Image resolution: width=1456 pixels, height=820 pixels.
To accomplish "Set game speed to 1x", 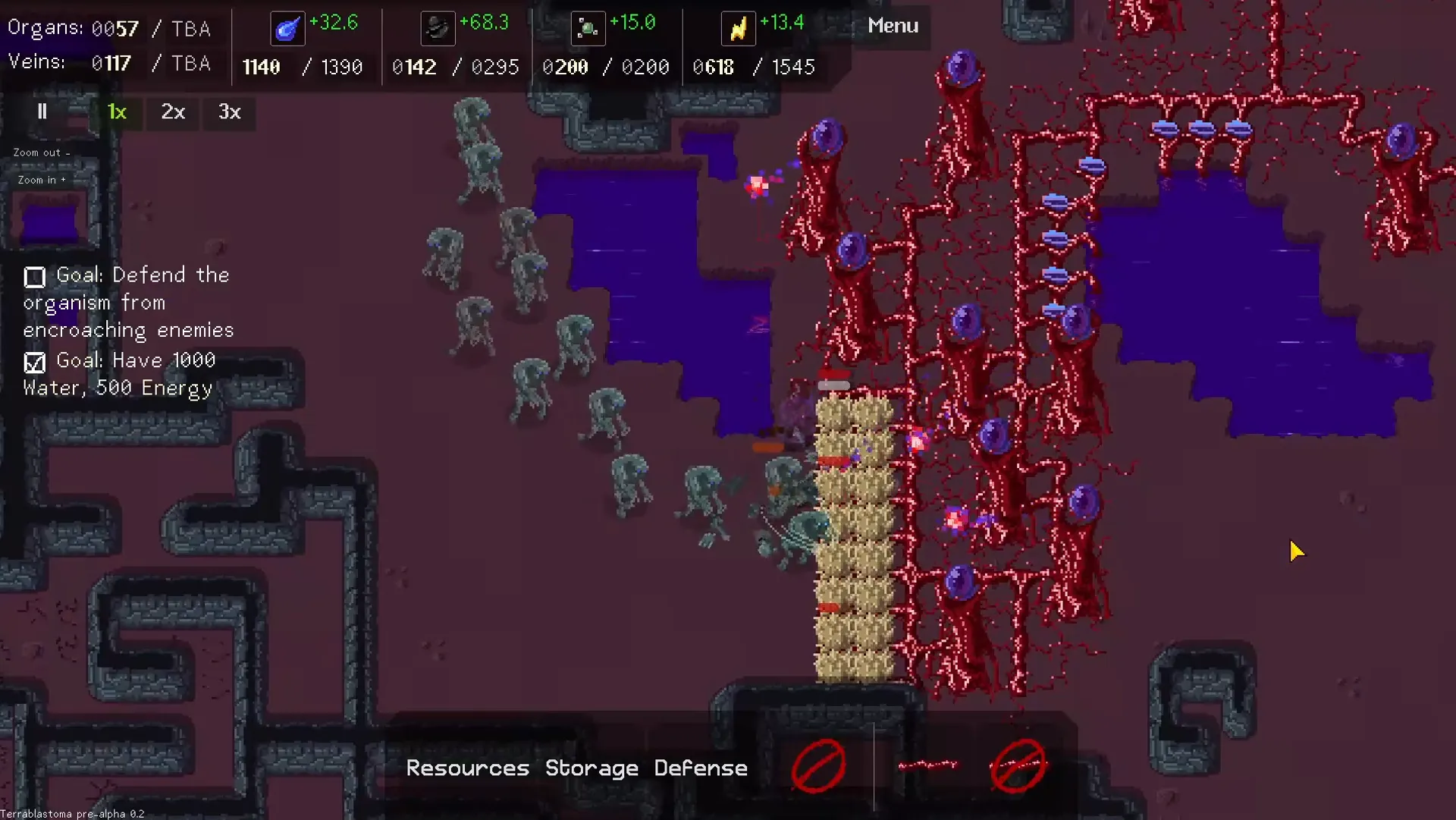I will pyautogui.click(x=117, y=112).
